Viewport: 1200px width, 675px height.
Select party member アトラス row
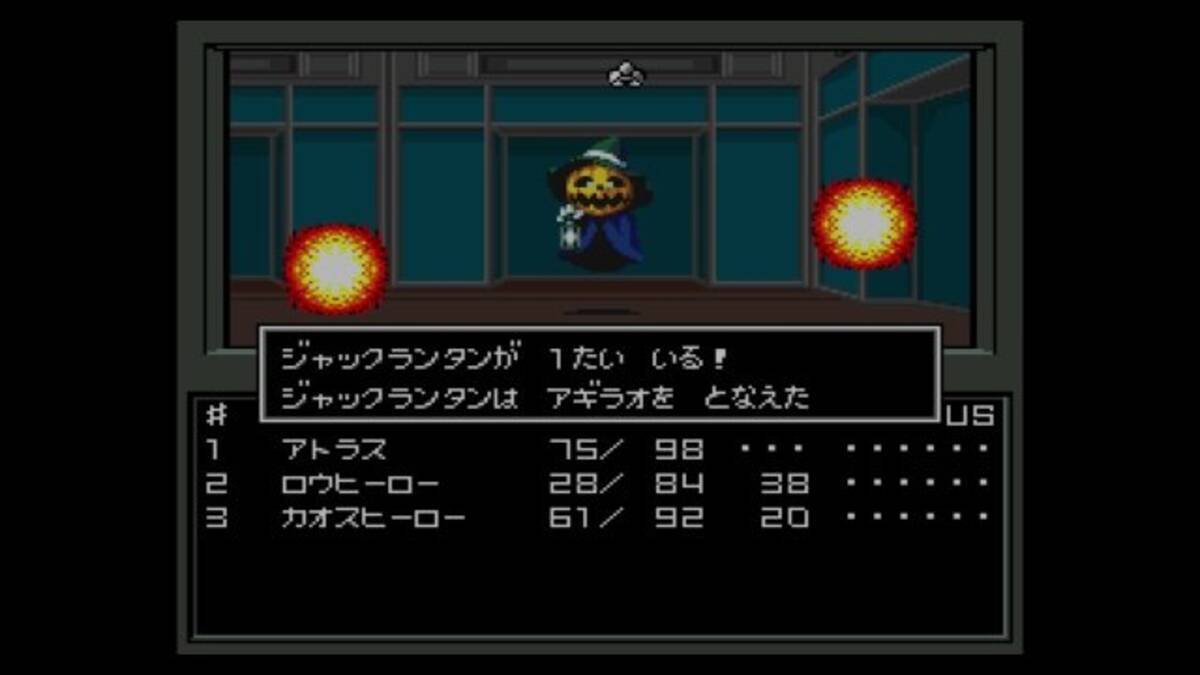point(334,449)
